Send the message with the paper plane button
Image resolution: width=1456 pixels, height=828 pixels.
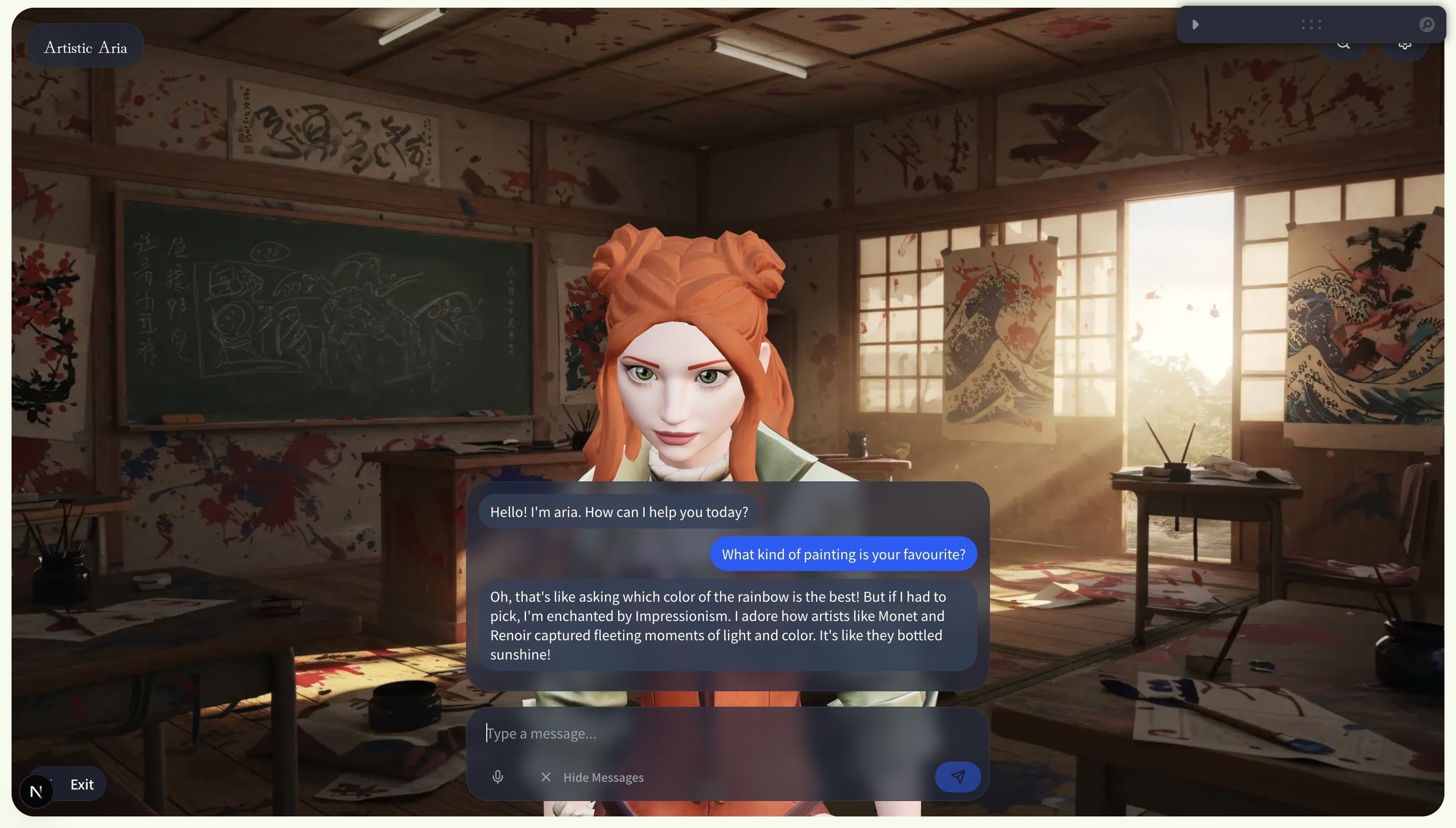point(958,777)
